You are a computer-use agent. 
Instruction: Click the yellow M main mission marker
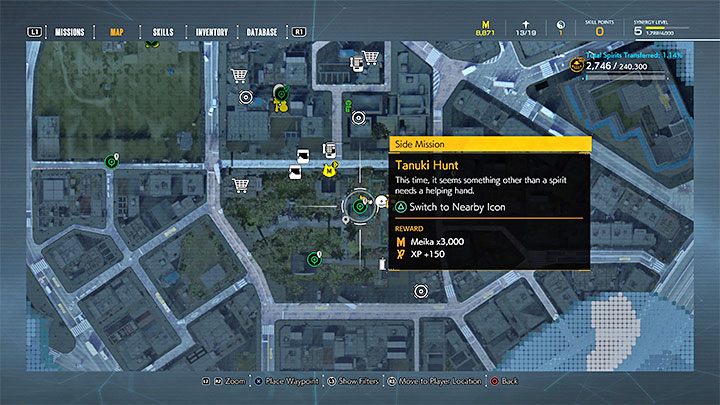click(329, 171)
